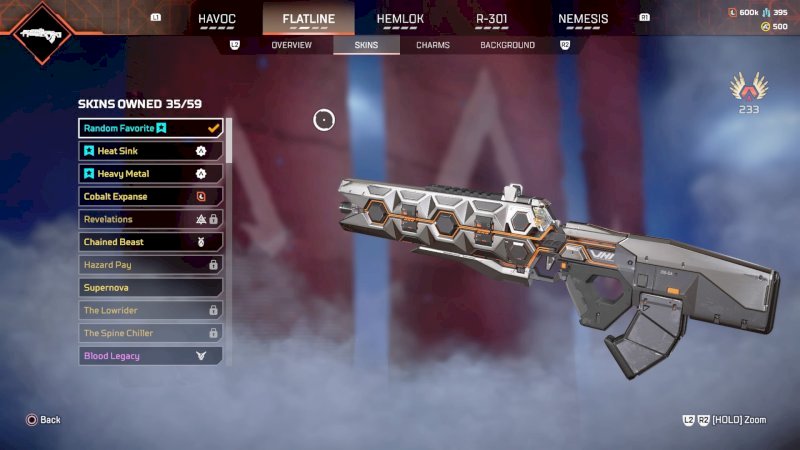This screenshot has height=450, width=800.
Task: Open the Overview sub-tab
Action: pyautogui.click(x=291, y=45)
